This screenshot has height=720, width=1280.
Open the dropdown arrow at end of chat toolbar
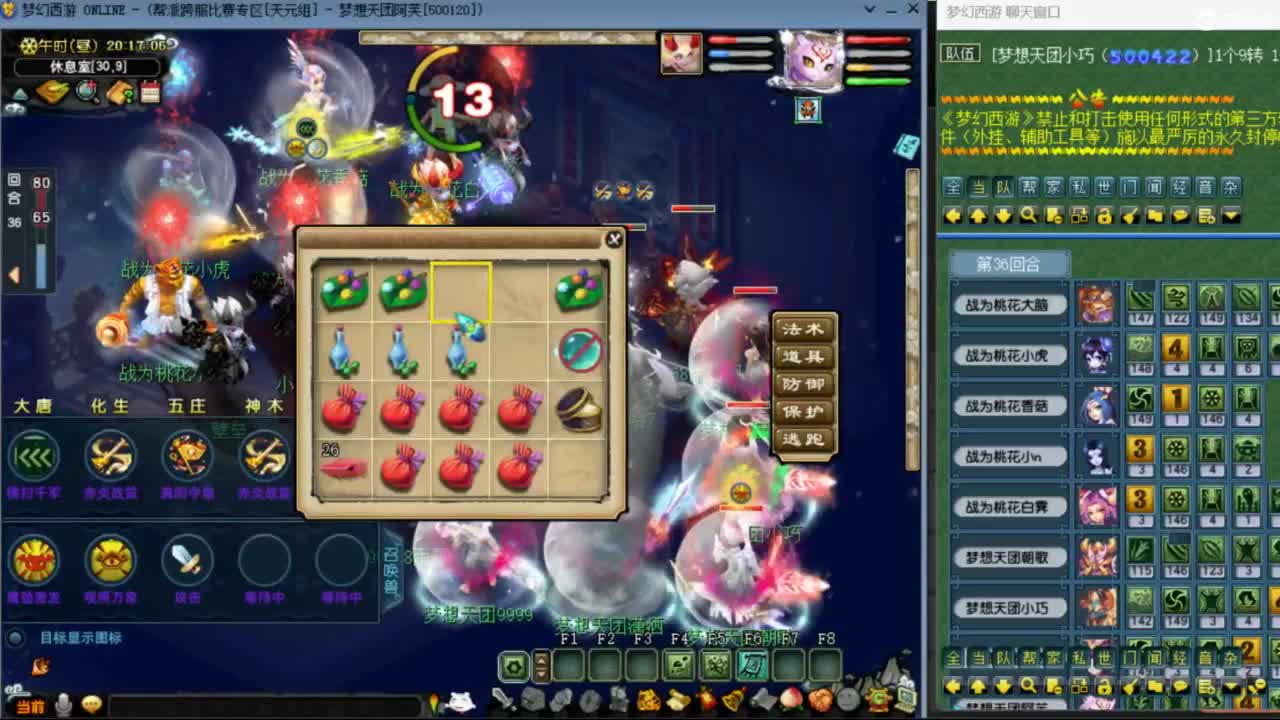(1231, 215)
